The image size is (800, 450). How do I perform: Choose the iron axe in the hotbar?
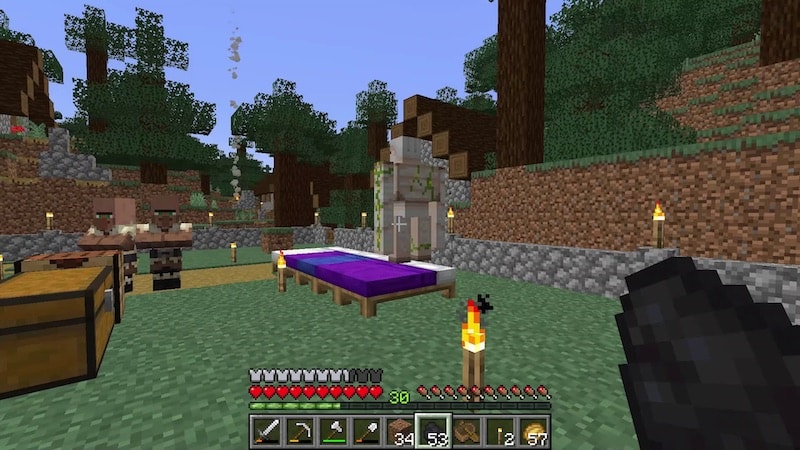[x=333, y=431]
